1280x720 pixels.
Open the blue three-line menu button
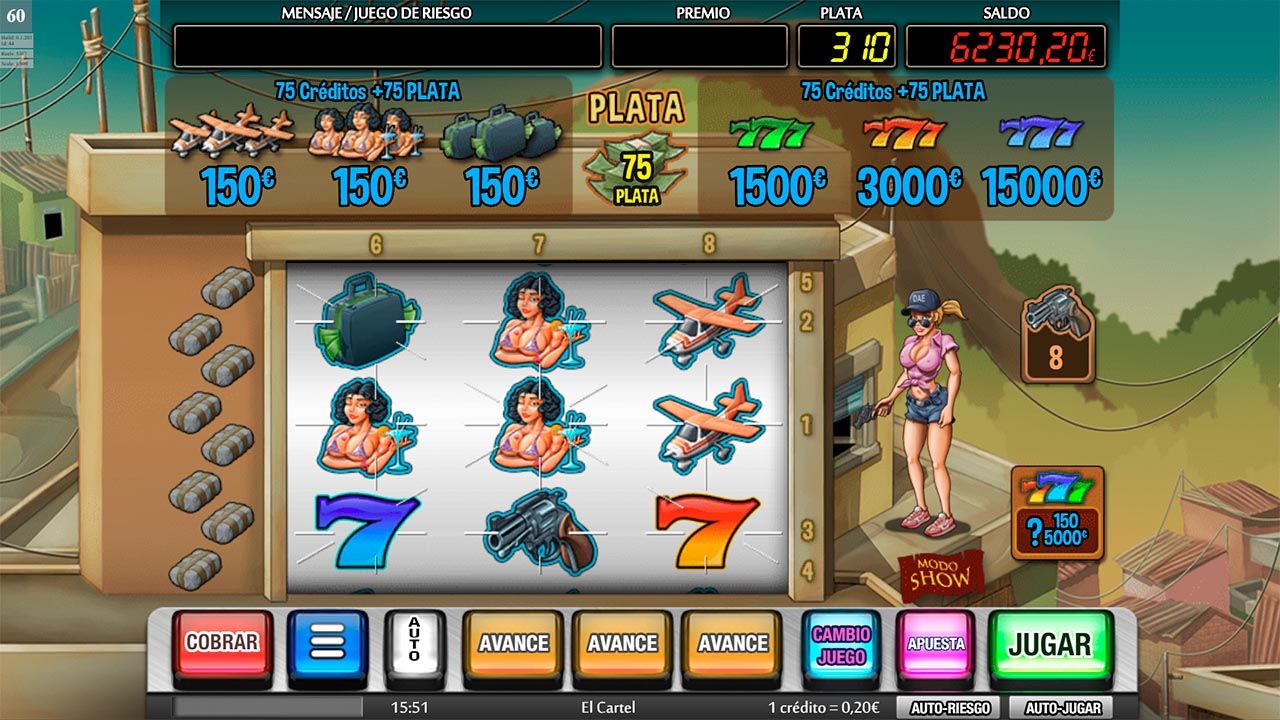click(327, 643)
